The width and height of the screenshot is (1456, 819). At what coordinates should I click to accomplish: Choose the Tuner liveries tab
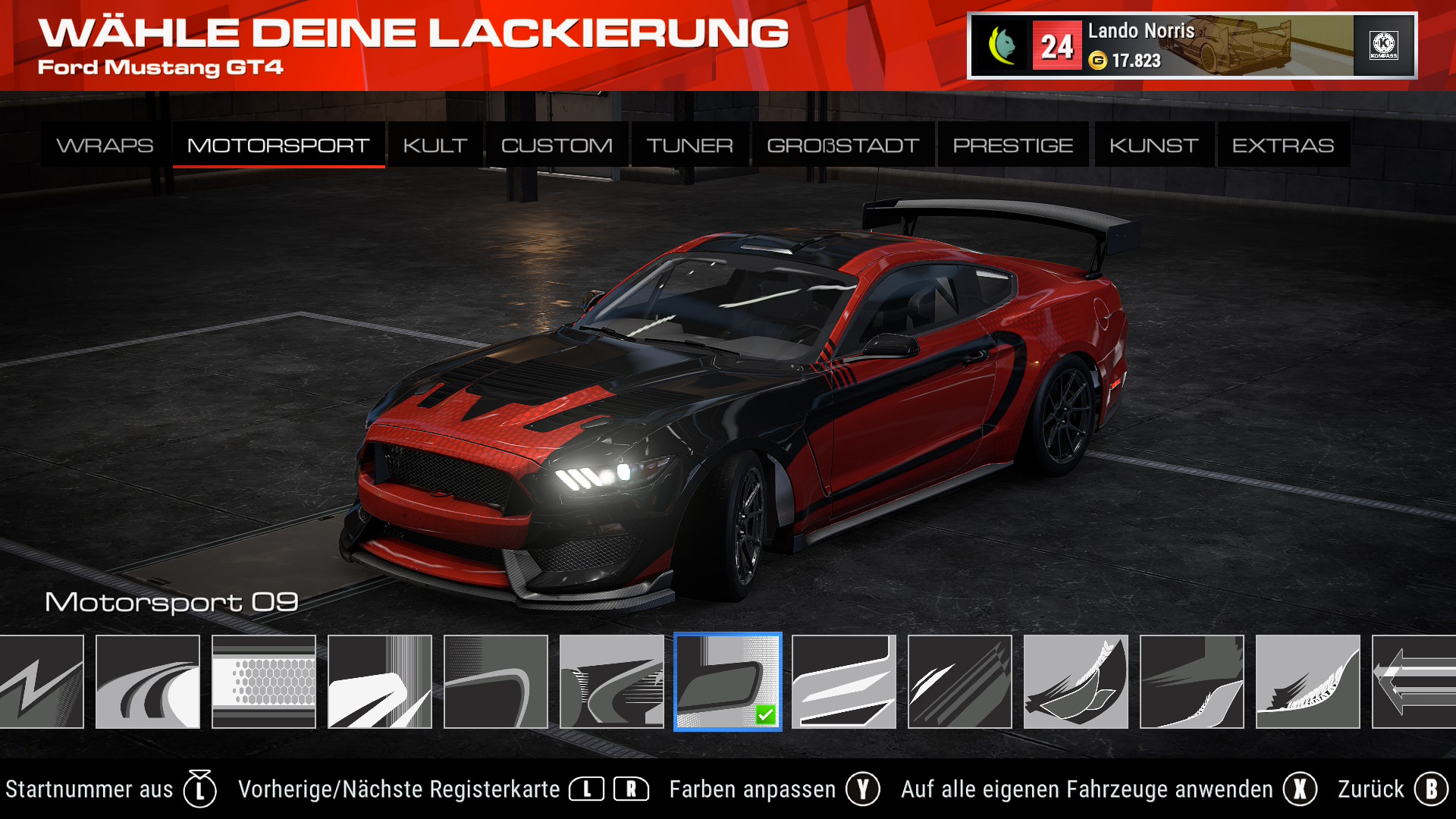[689, 145]
